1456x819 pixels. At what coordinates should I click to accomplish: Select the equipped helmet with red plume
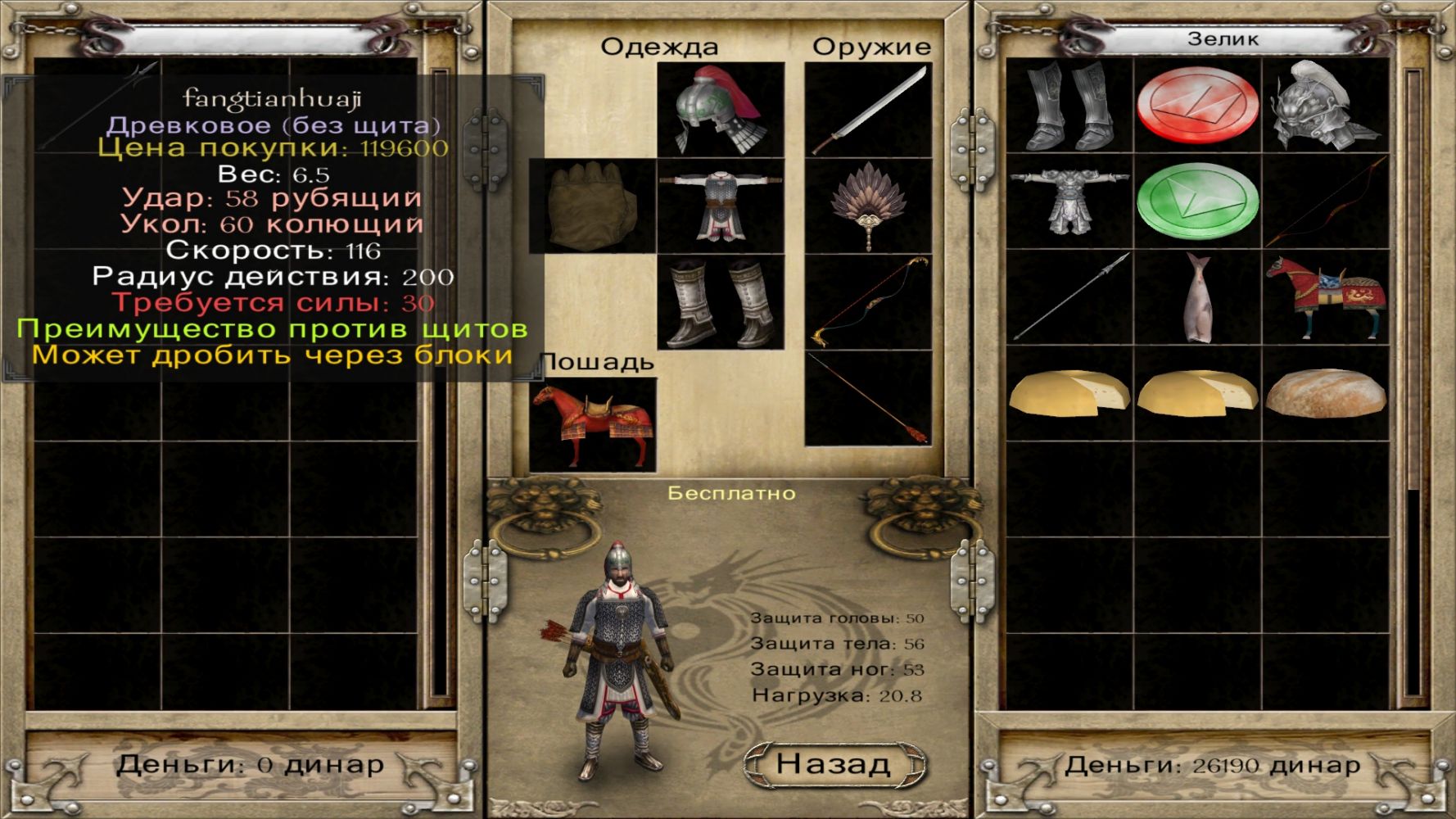tap(721, 110)
